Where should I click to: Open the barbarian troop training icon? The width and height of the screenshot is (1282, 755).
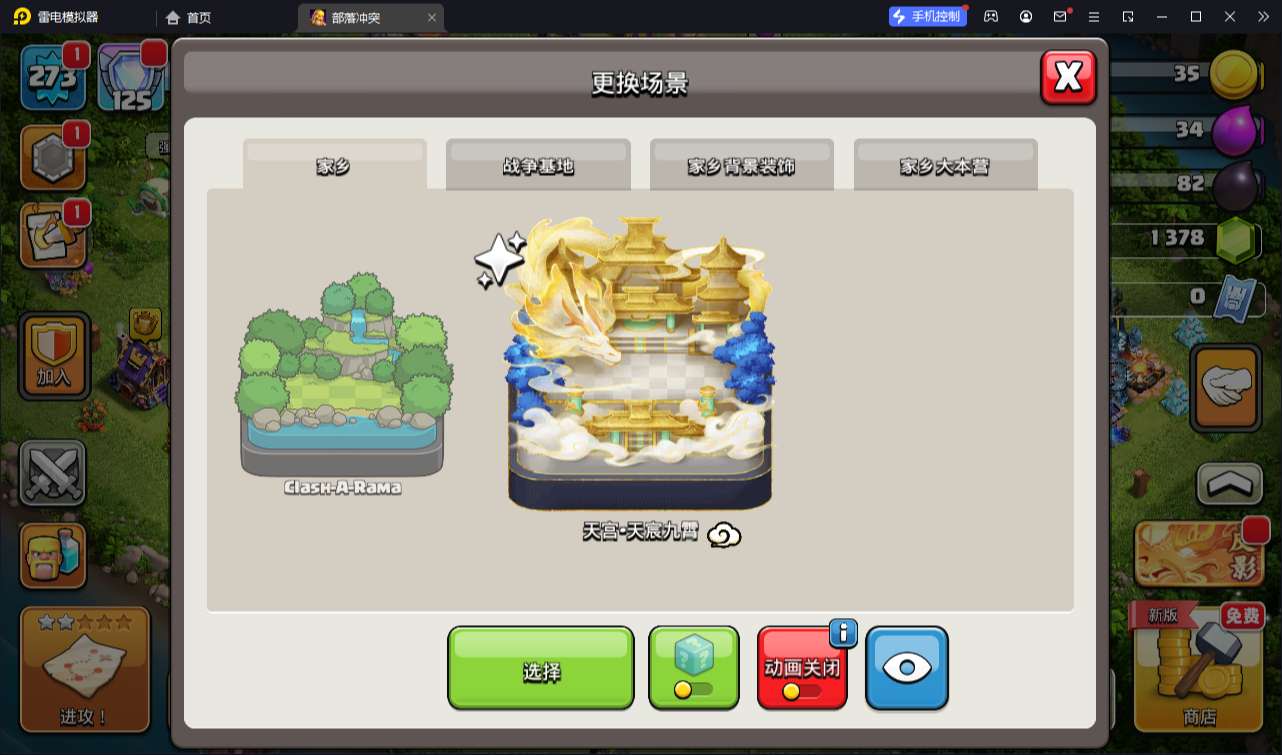[x=52, y=555]
